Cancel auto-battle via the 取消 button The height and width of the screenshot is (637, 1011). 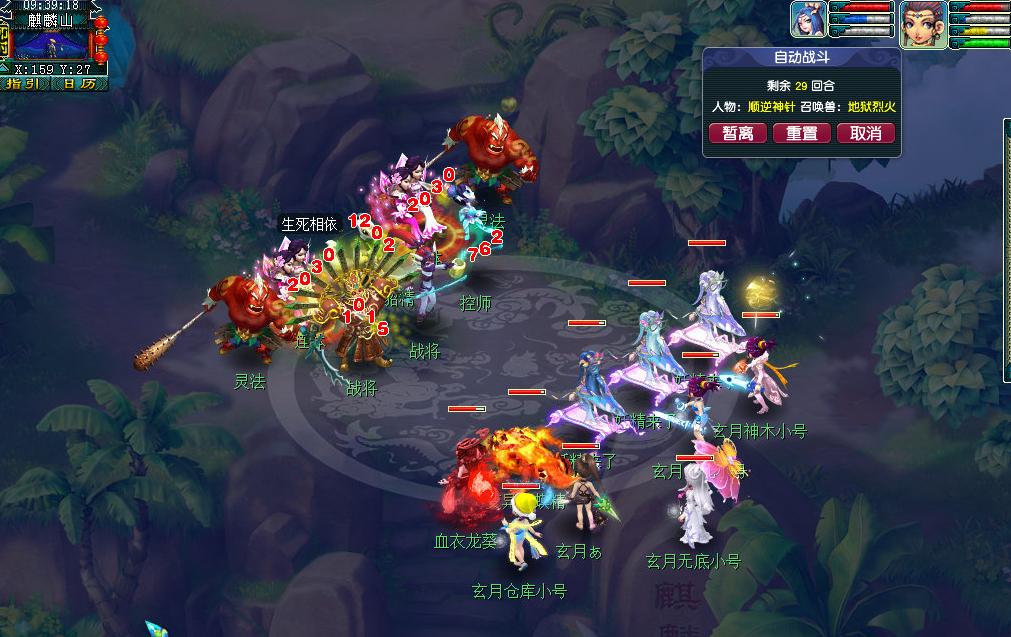click(865, 133)
